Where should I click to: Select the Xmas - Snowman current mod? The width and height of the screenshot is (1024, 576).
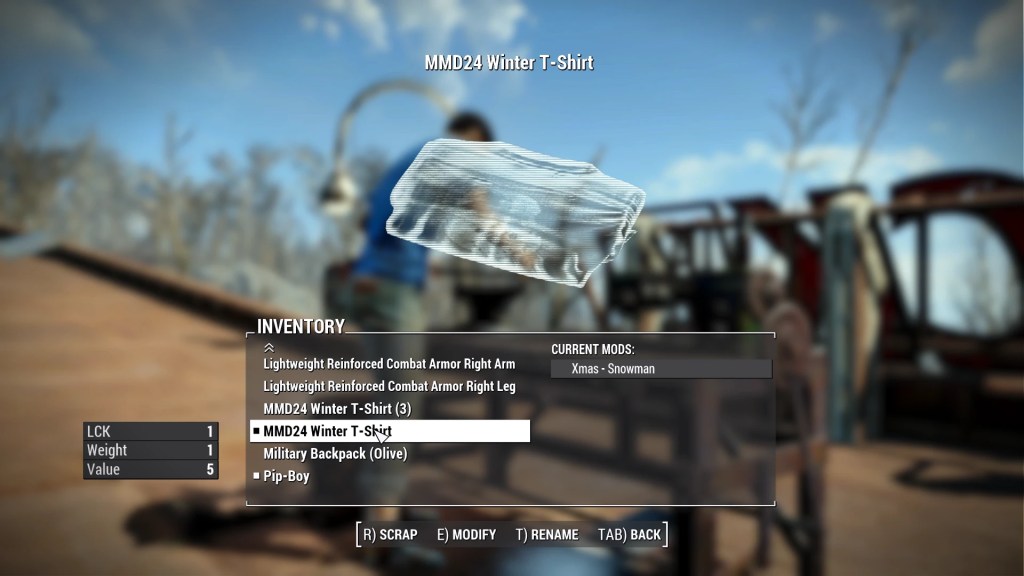[x=661, y=369]
